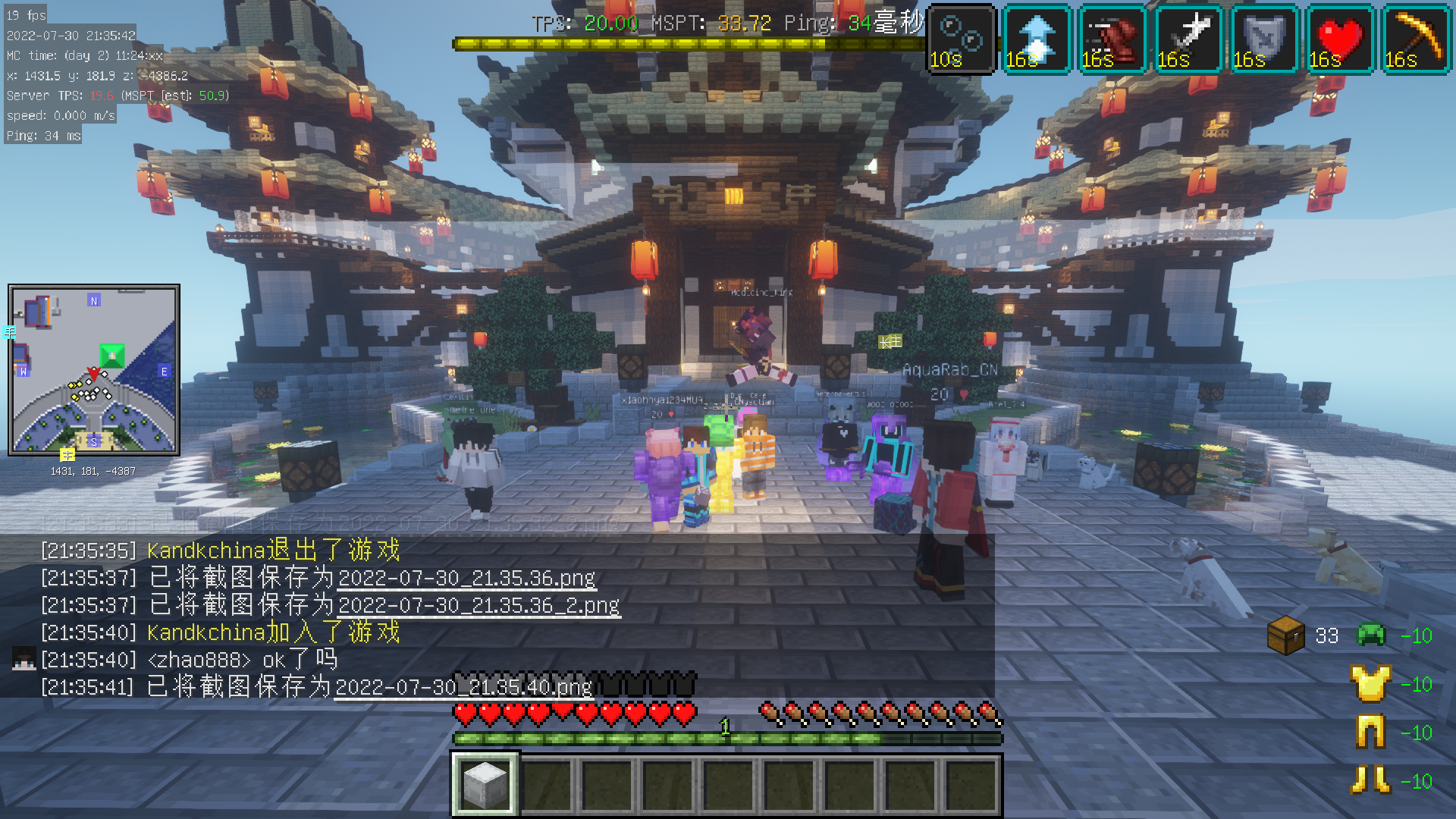The width and height of the screenshot is (1456, 819).
Task: Click the haste pickaxe effect icon
Action: click(x=1416, y=39)
